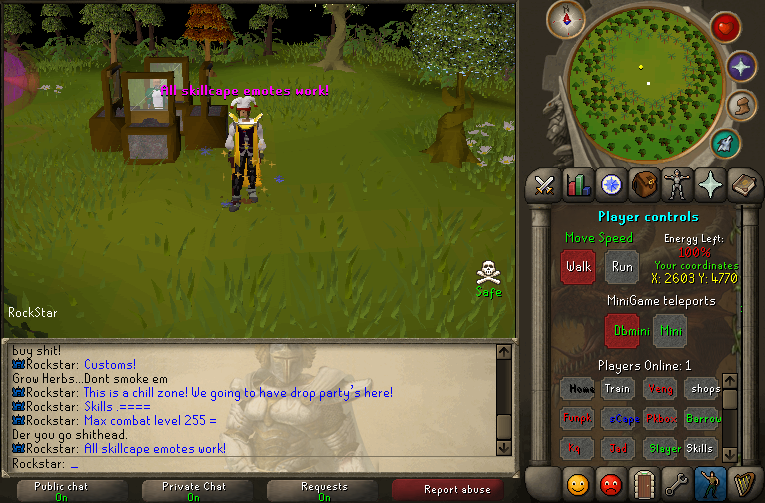Open the inventory backpack tab
765x503 pixels.
[645, 185]
